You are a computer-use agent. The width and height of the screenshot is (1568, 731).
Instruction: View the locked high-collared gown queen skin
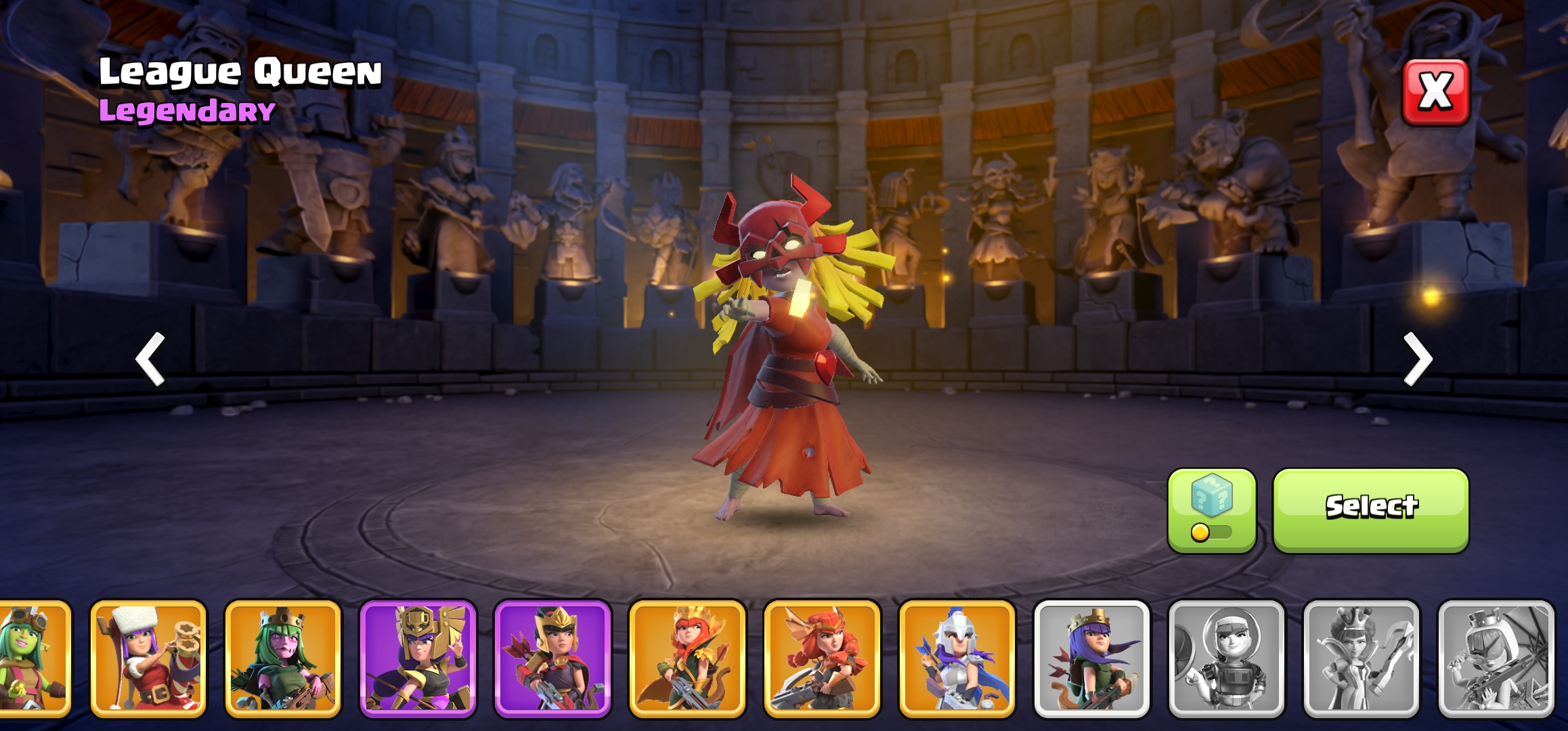(x=1361, y=659)
